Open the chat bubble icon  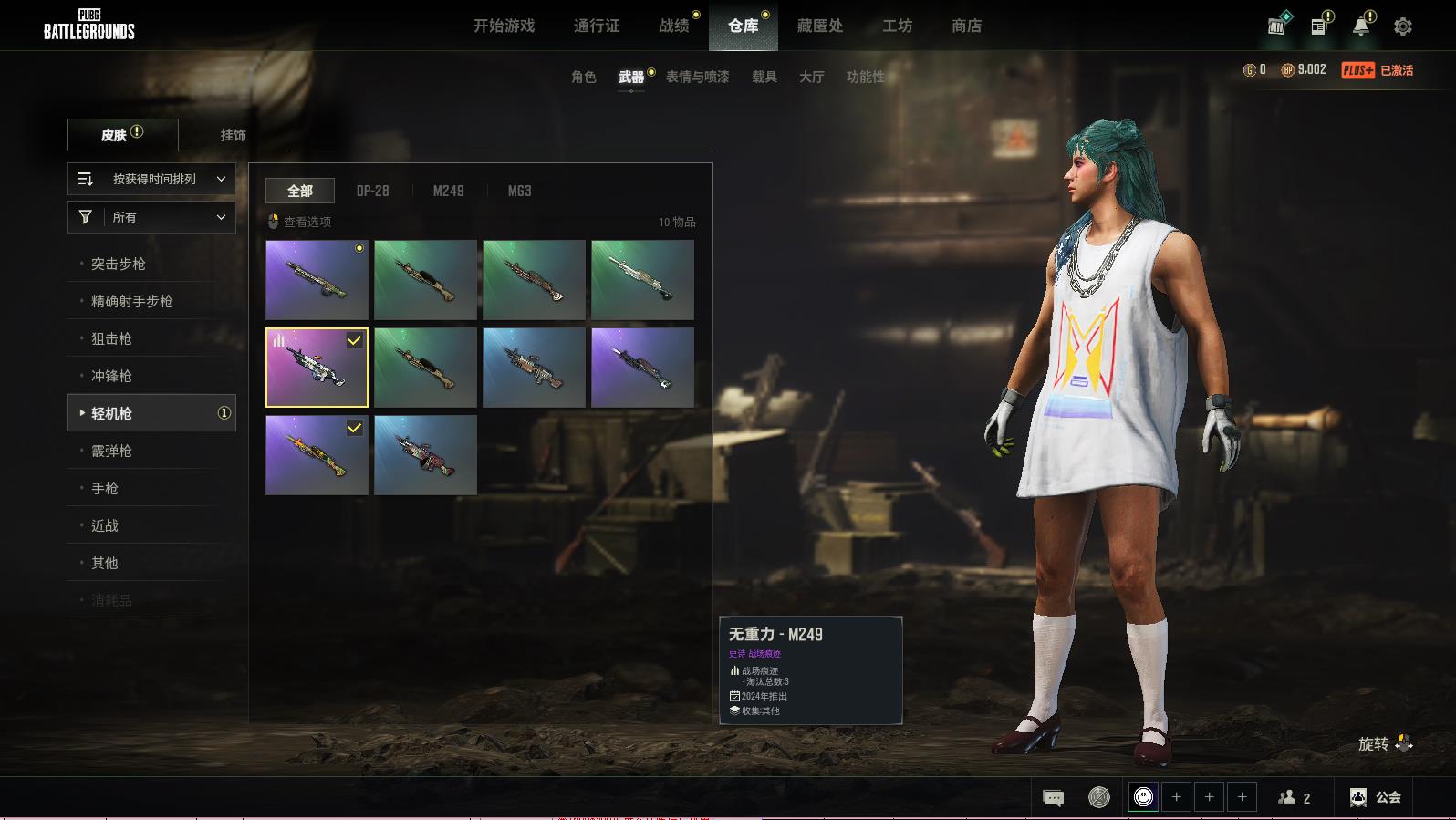(1053, 798)
